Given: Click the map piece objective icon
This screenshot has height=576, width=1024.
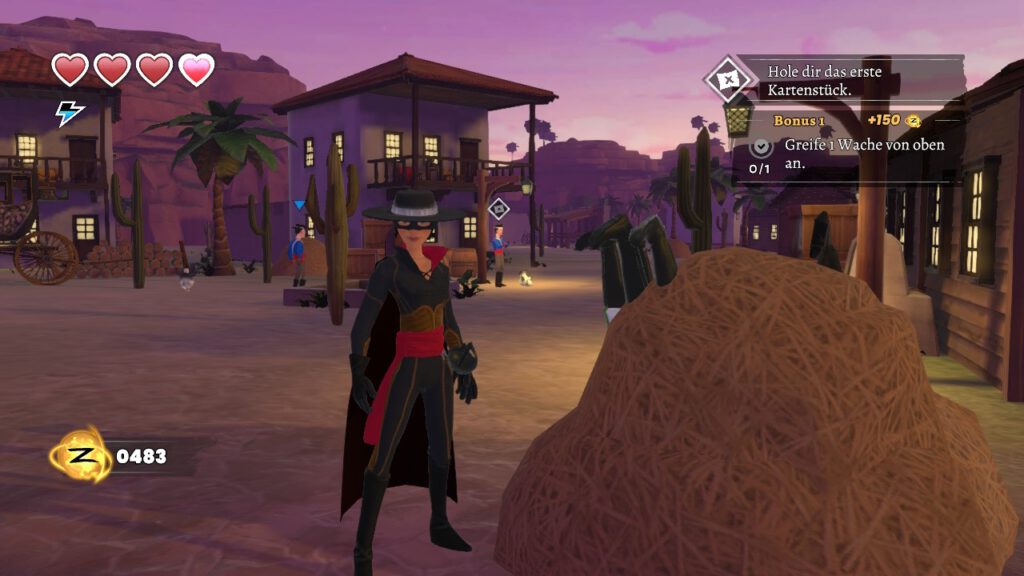Looking at the screenshot, I should point(727,79).
